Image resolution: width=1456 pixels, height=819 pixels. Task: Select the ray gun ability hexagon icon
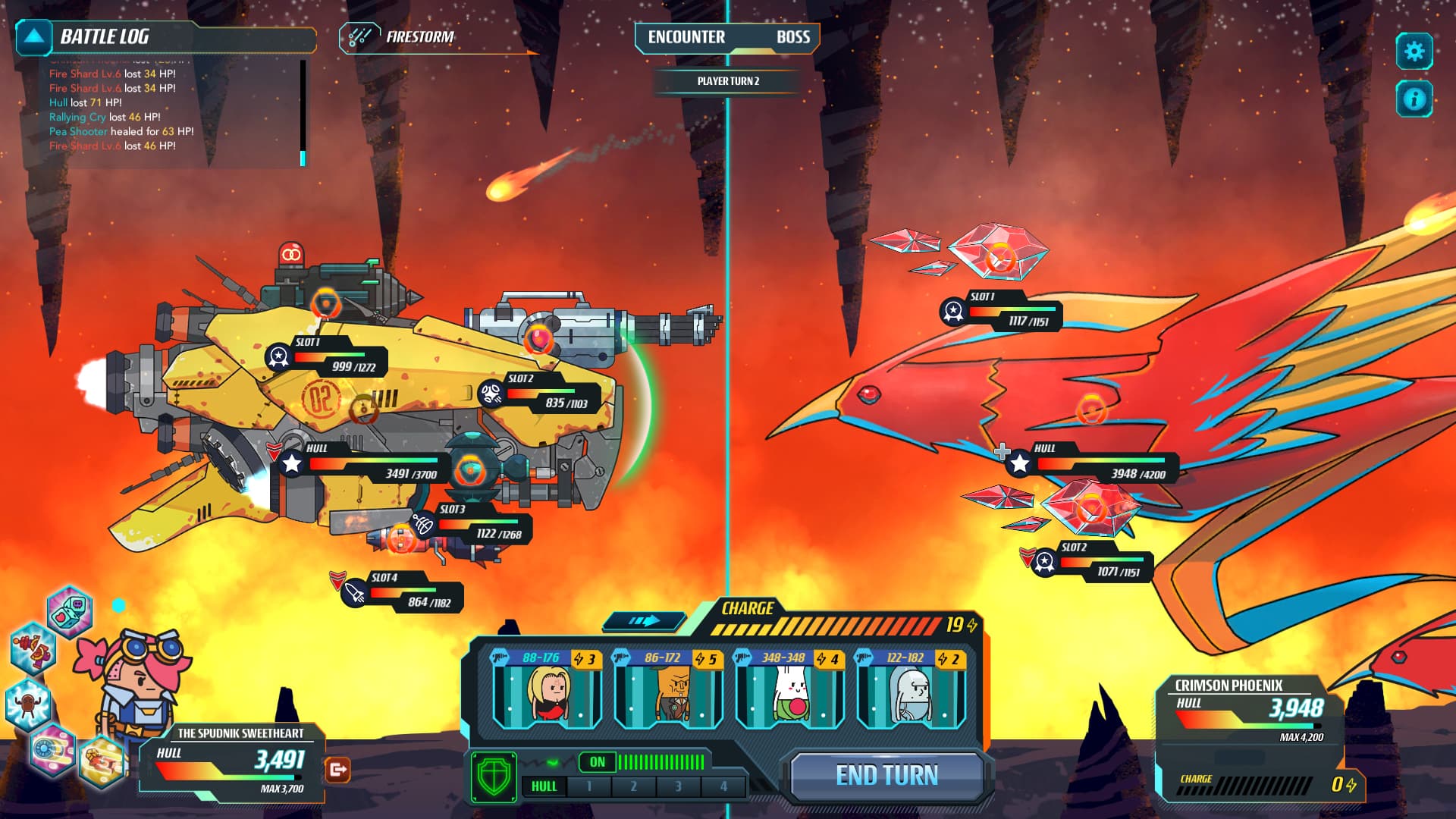(x=32, y=651)
